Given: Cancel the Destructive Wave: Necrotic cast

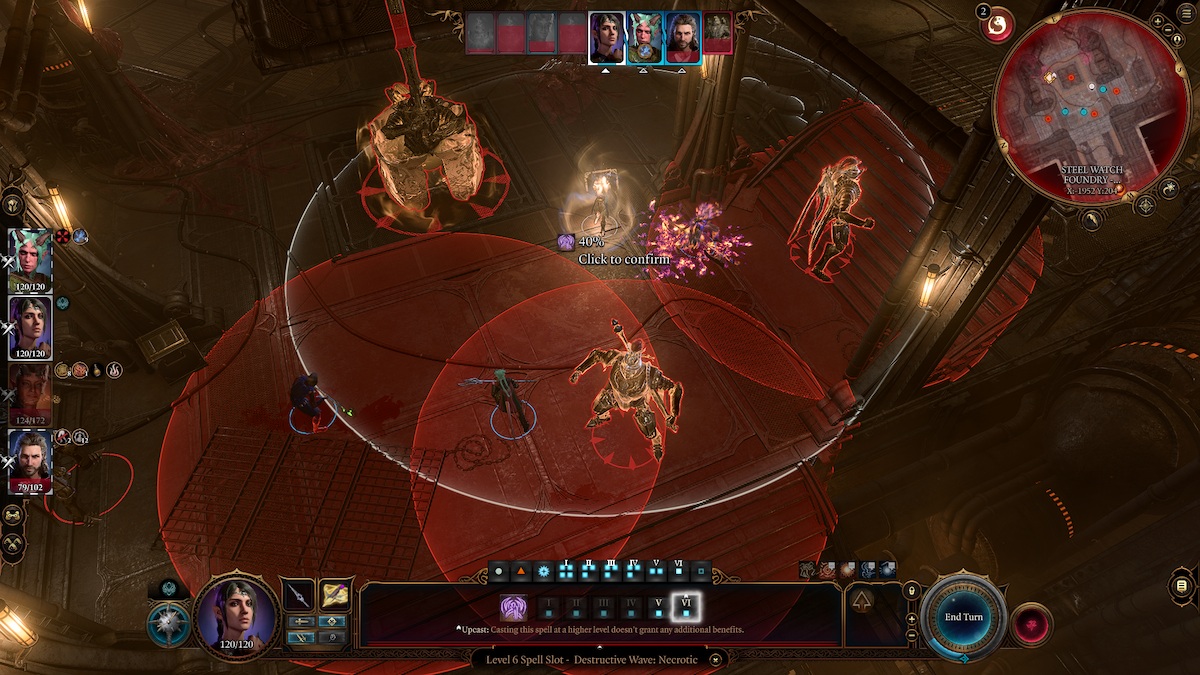Looking at the screenshot, I should point(716,660).
